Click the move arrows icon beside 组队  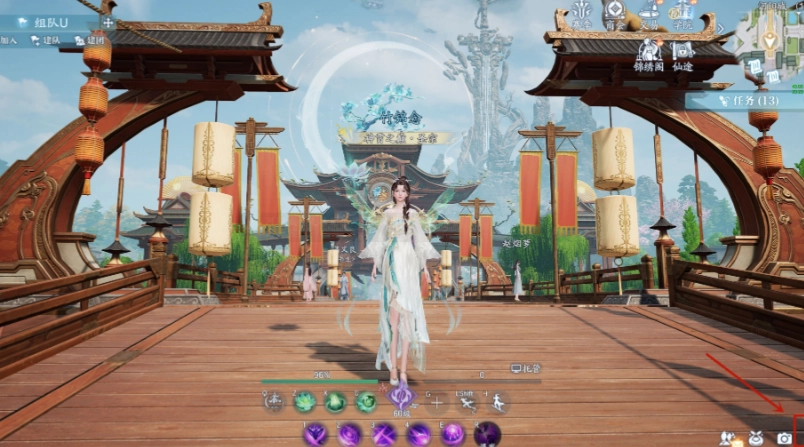(108, 21)
